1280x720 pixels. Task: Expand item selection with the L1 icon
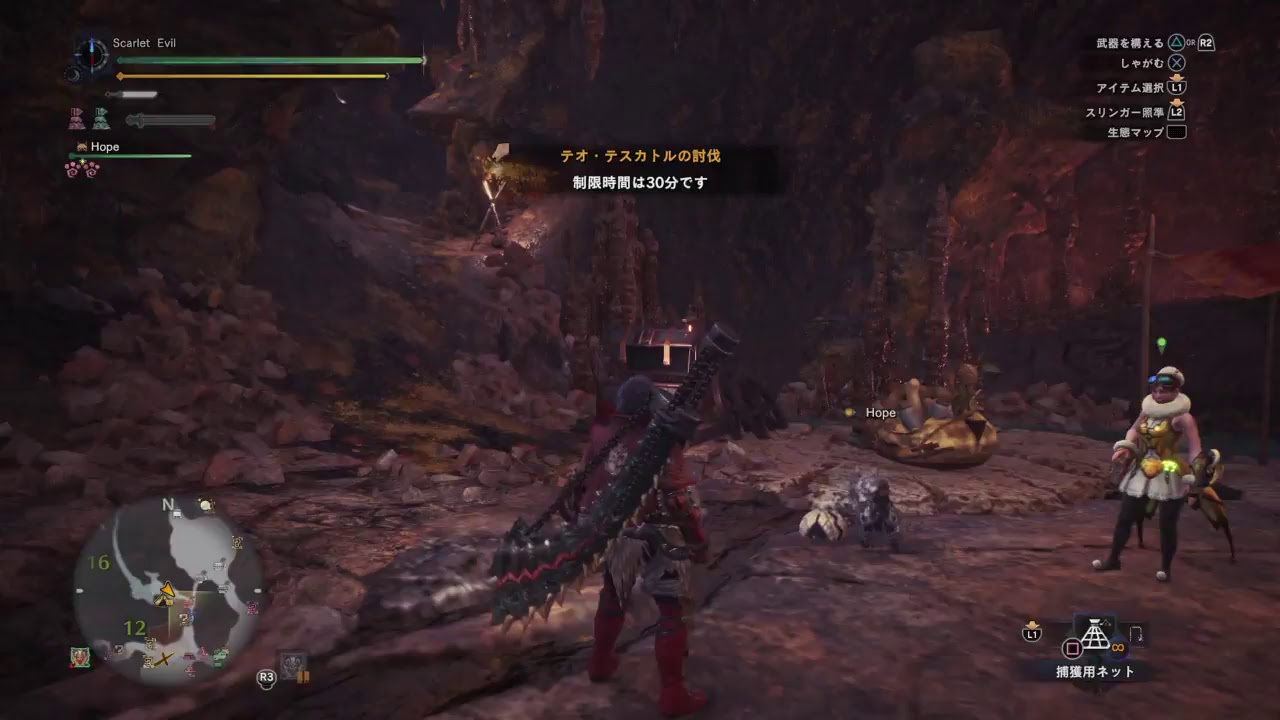1032,634
